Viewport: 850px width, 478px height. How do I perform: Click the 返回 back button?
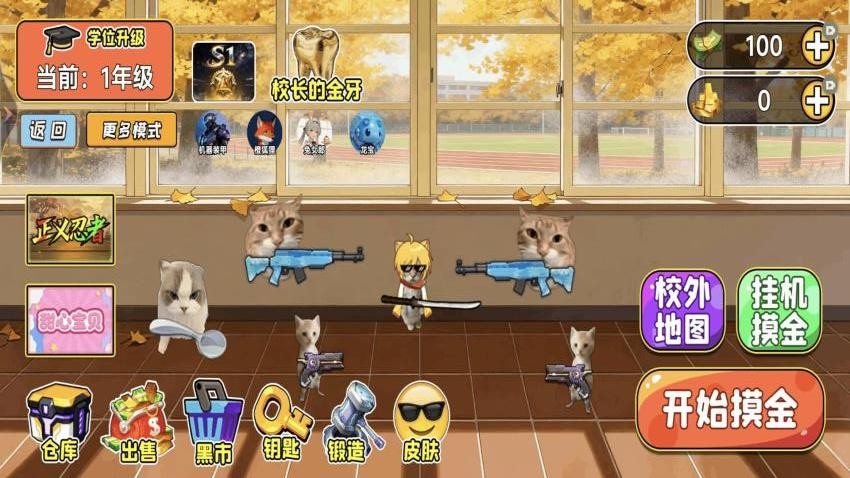coord(47,130)
